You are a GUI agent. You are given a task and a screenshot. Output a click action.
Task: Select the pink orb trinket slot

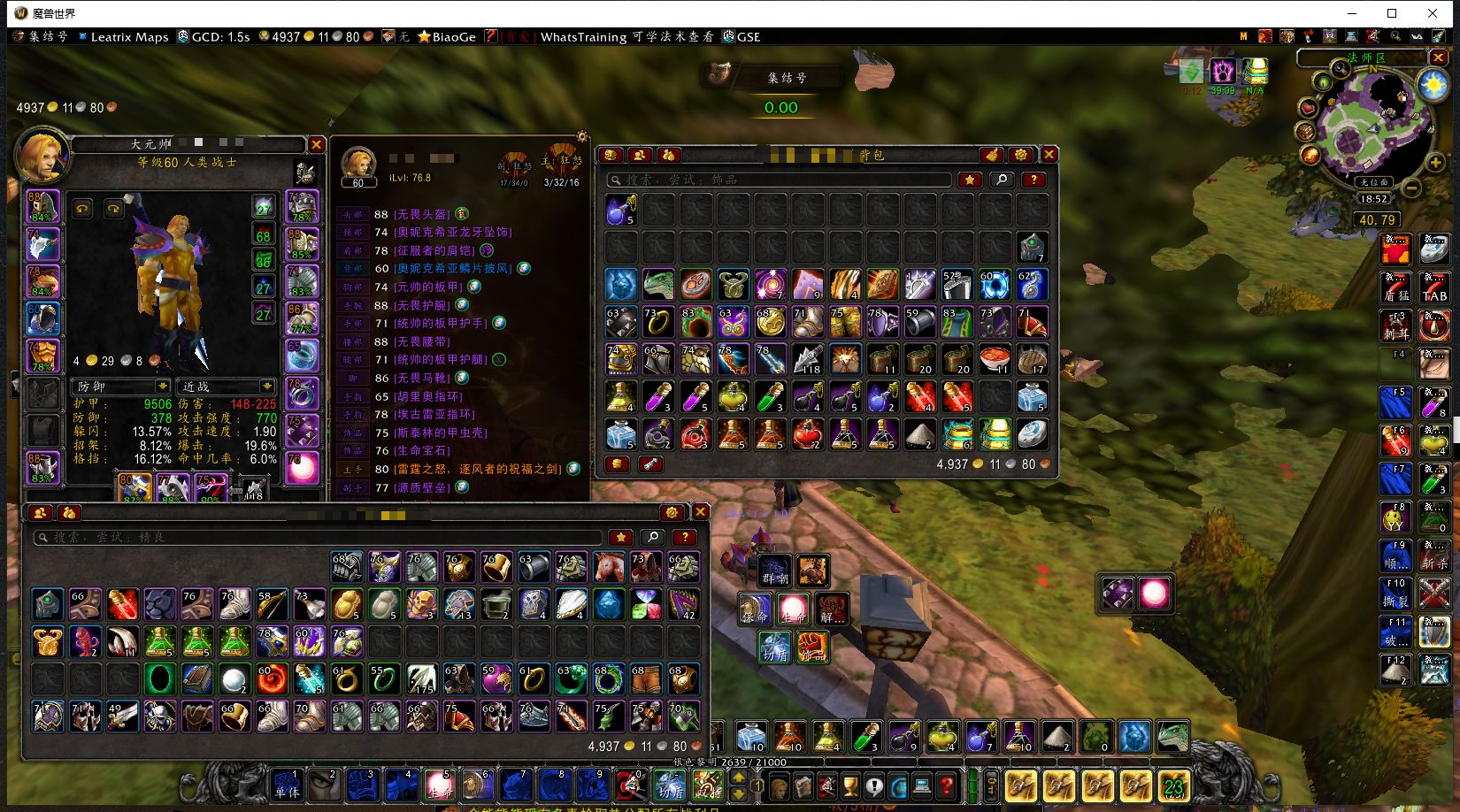click(x=302, y=470)
